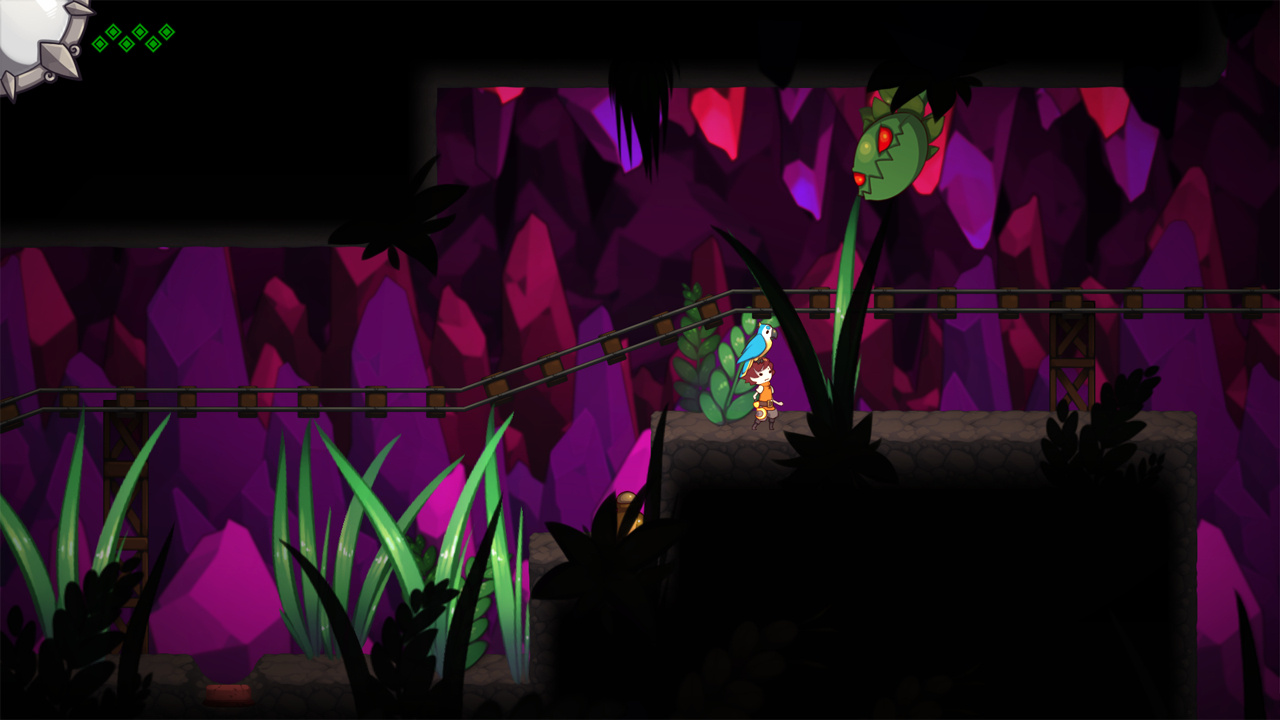This screenshot has width=1280, height=720.
Task: Select the second green diamond pip
Action: coord(113,31)
